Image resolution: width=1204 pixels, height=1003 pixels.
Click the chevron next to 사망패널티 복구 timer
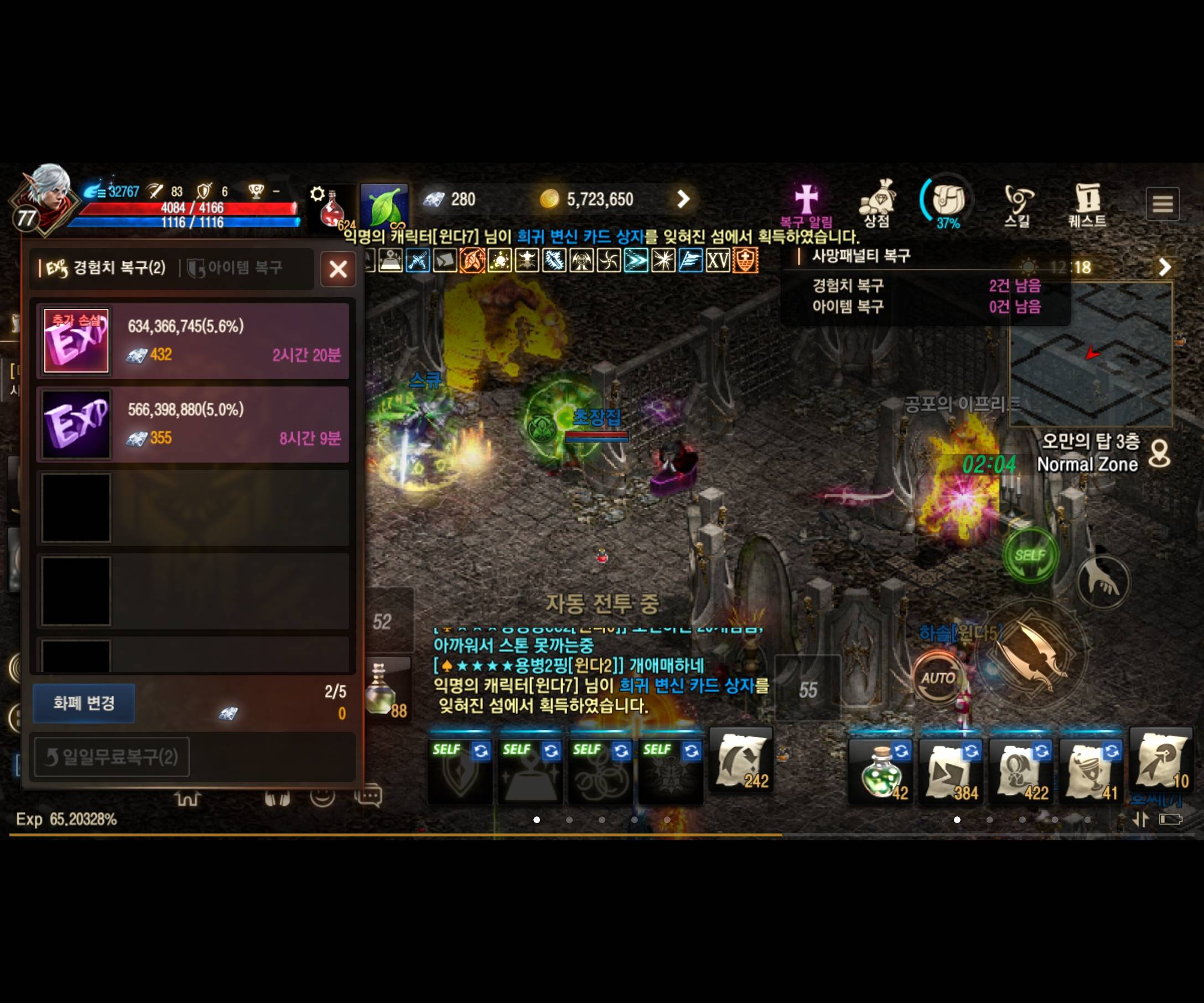(1164, 267)
